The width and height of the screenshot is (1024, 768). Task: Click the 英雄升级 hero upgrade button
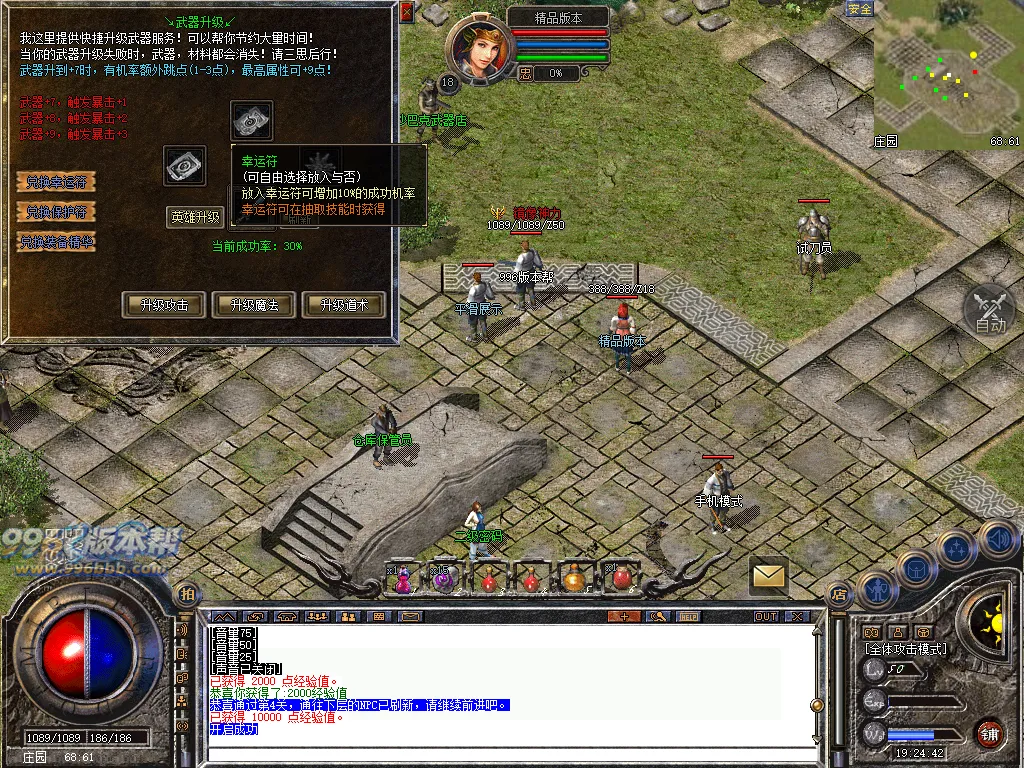coord(195,217)
